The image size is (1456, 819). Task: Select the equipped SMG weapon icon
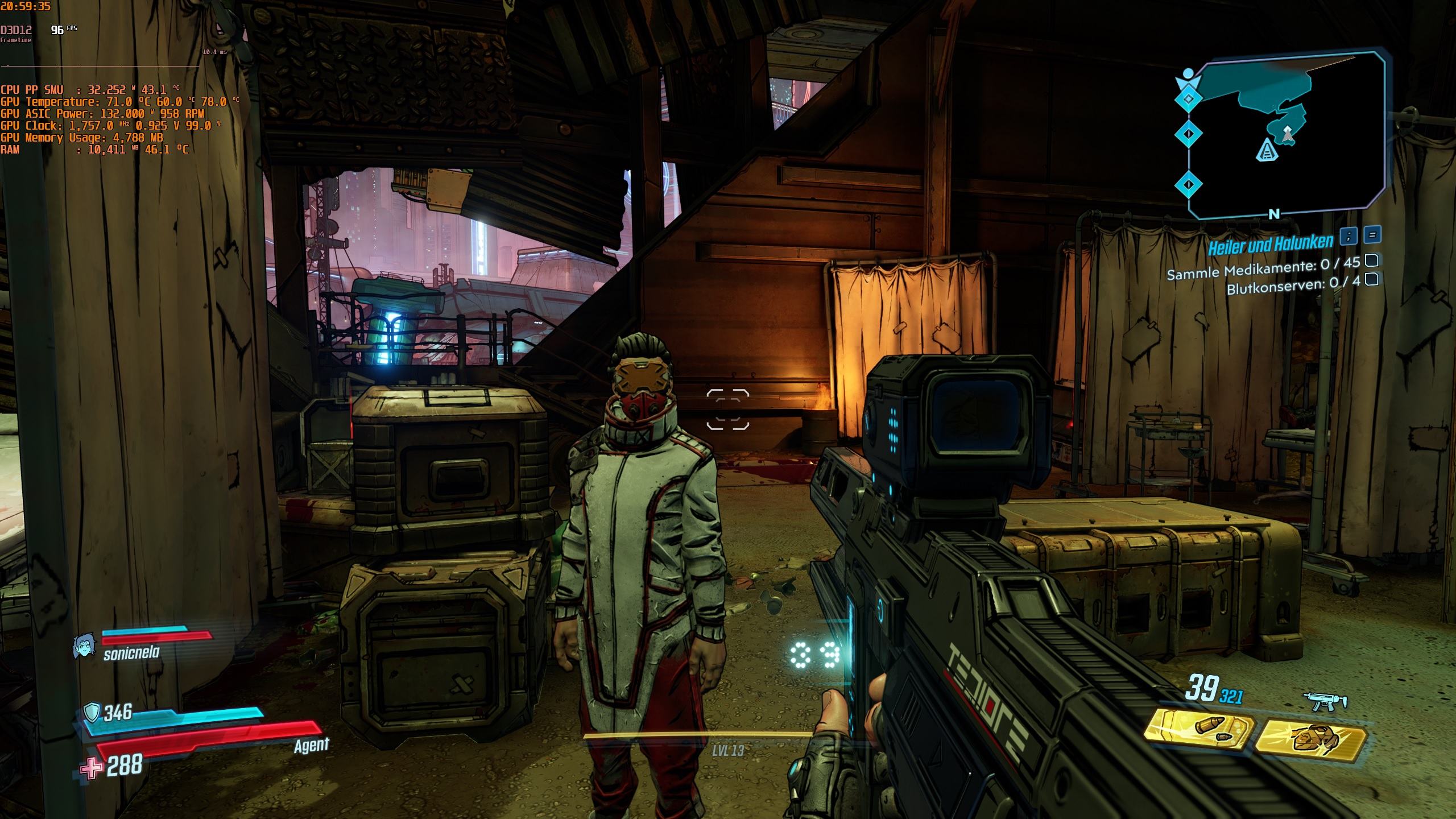point(1327,702)
